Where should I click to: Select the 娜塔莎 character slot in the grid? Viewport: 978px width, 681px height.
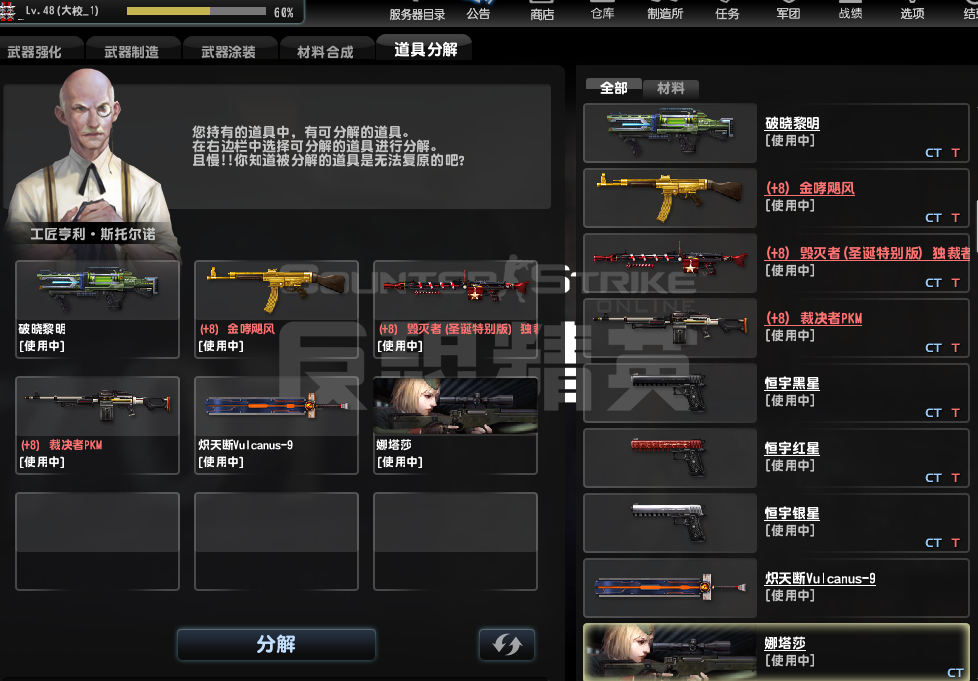455,425
